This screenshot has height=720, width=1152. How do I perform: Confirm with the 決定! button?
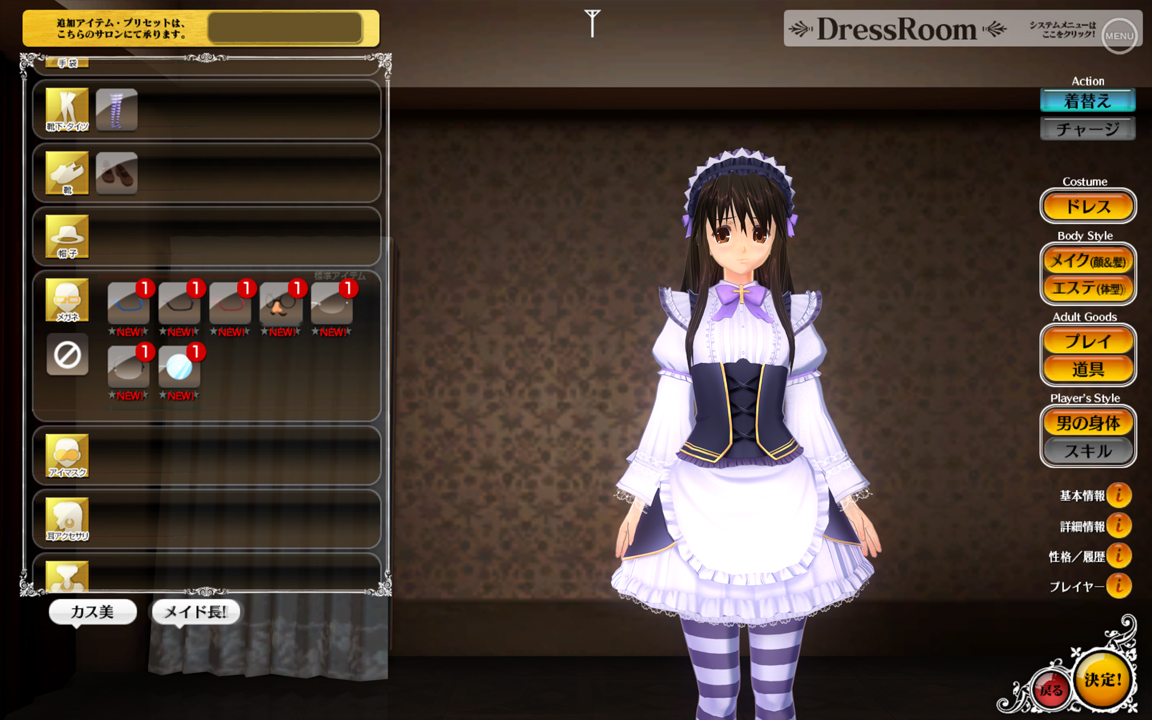point(1103,680)
